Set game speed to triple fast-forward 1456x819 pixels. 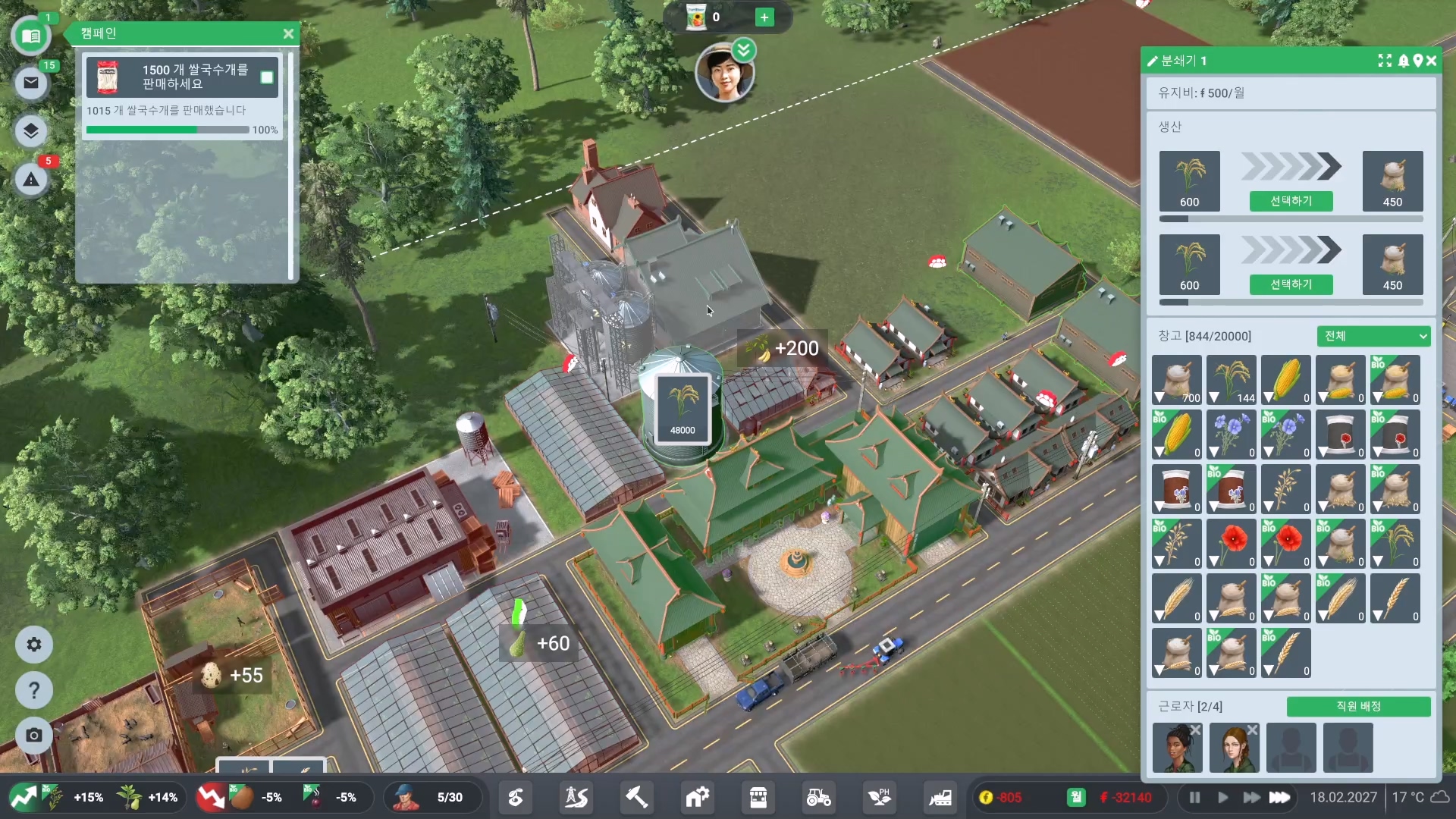(x=1280, y=798)
